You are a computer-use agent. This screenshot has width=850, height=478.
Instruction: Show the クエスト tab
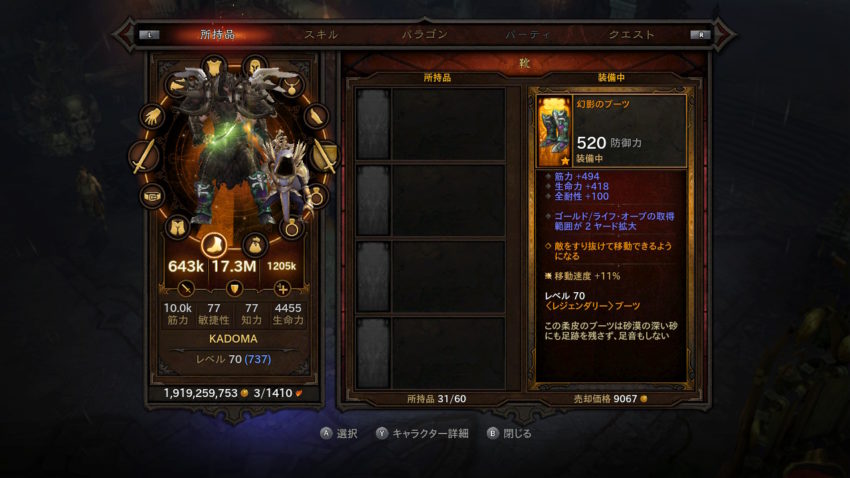[632, 34]
